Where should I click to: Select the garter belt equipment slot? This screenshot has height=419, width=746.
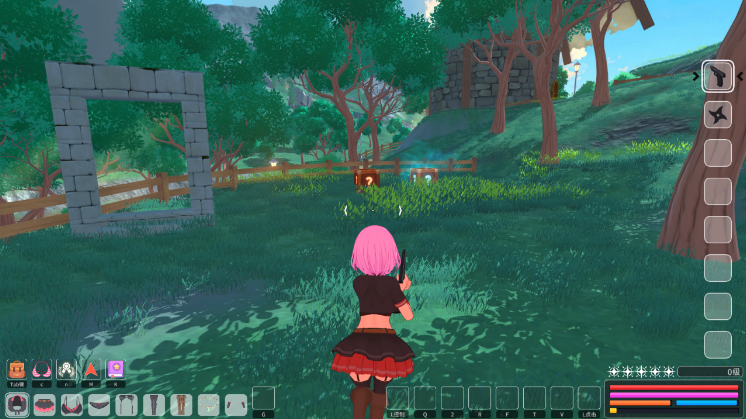coord(126,405)
